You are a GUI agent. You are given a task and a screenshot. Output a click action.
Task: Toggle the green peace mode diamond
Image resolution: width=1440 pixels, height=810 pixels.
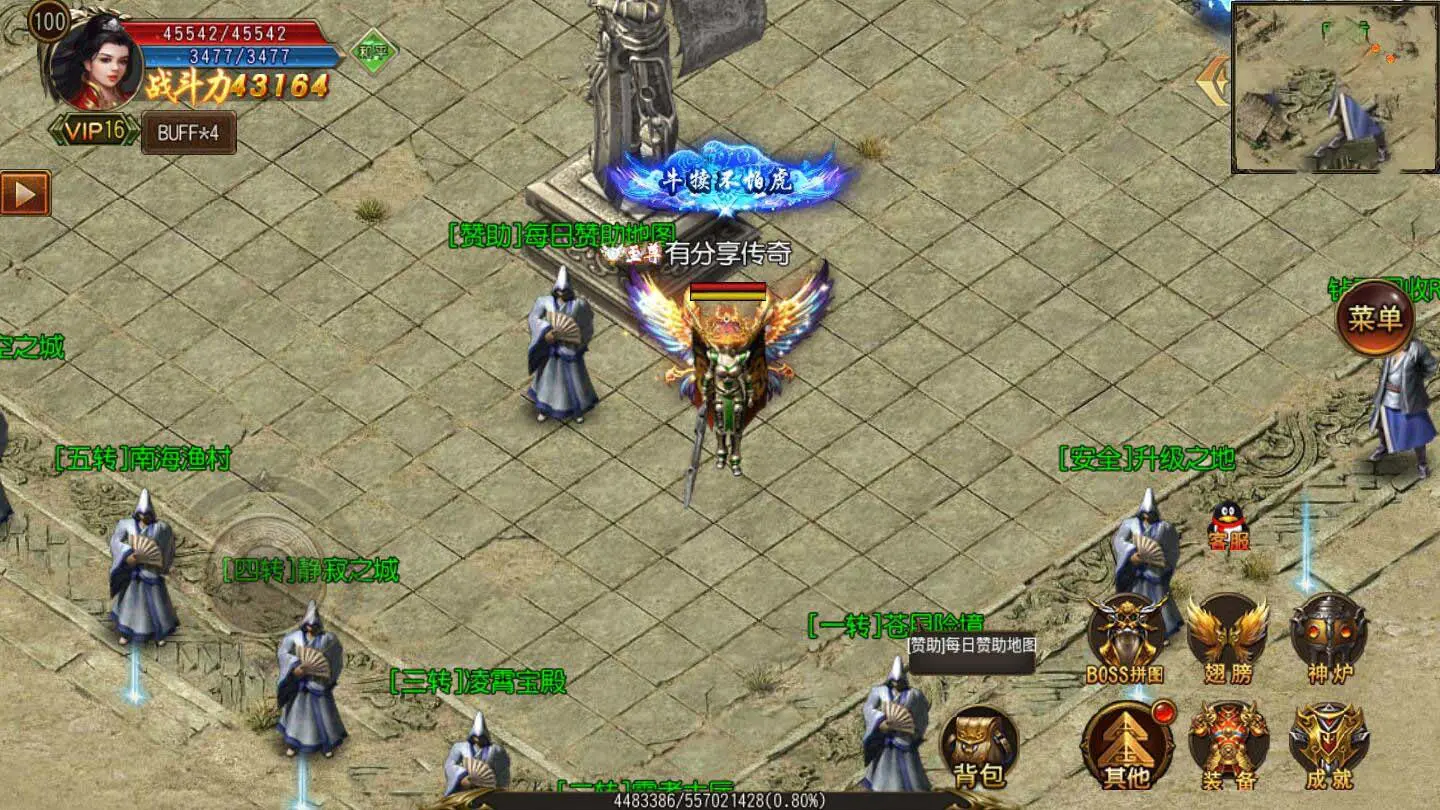coord(374,51)
